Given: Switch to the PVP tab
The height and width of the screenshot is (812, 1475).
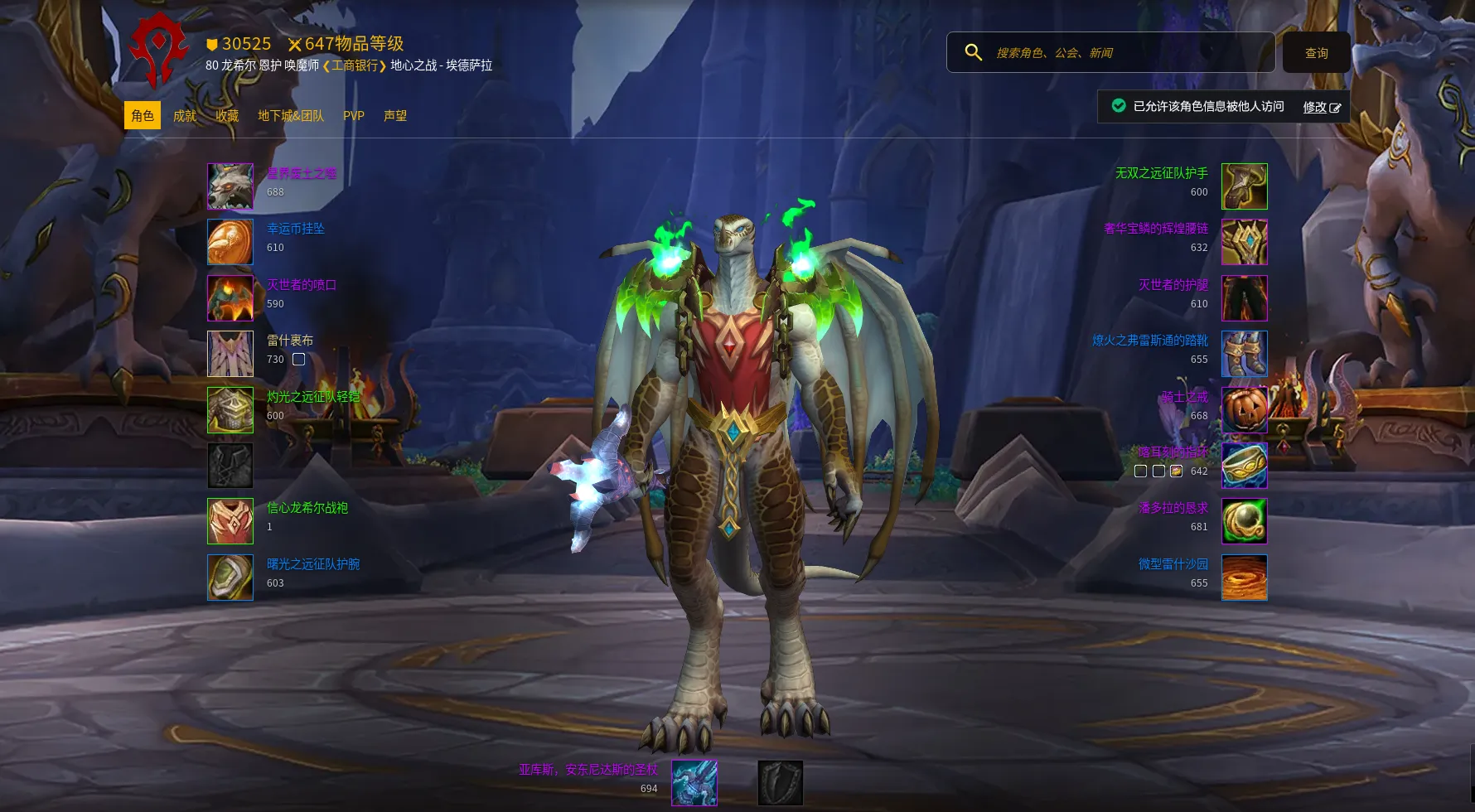Looking at the screenshot, I should [x=354, y=116].
